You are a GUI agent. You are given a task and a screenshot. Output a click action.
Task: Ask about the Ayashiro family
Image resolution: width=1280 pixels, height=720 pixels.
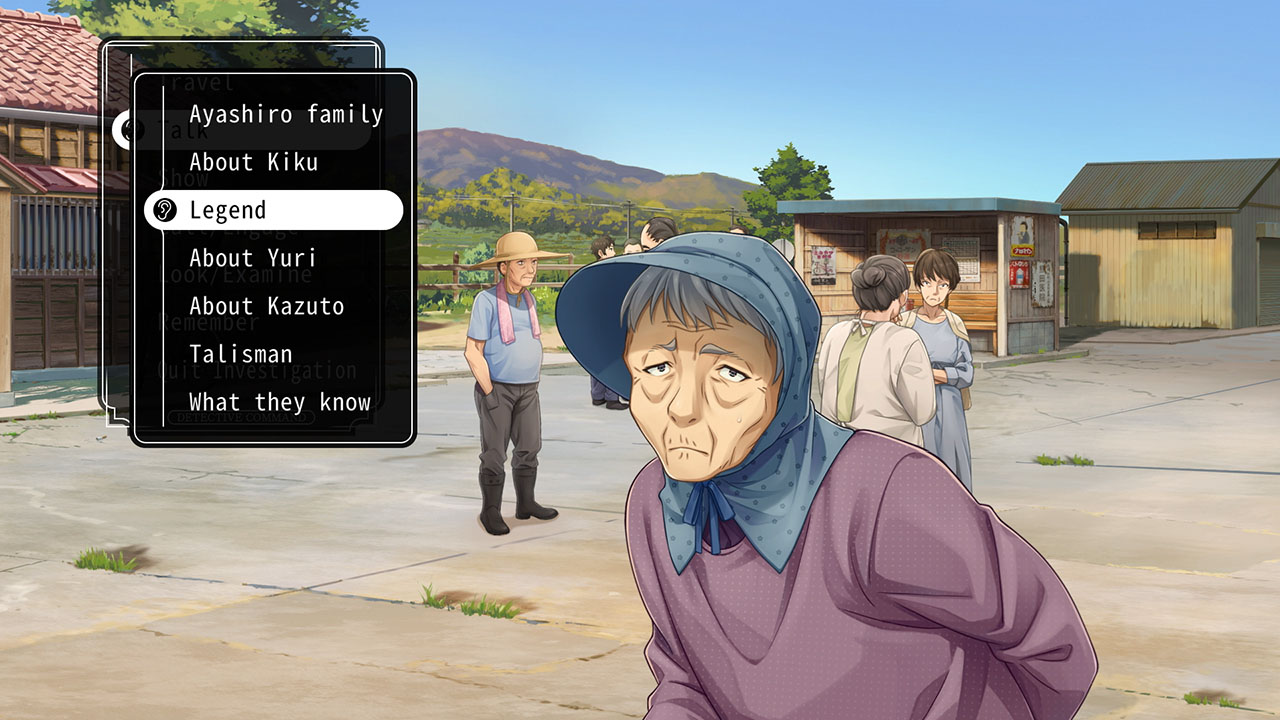coord(284,114)
